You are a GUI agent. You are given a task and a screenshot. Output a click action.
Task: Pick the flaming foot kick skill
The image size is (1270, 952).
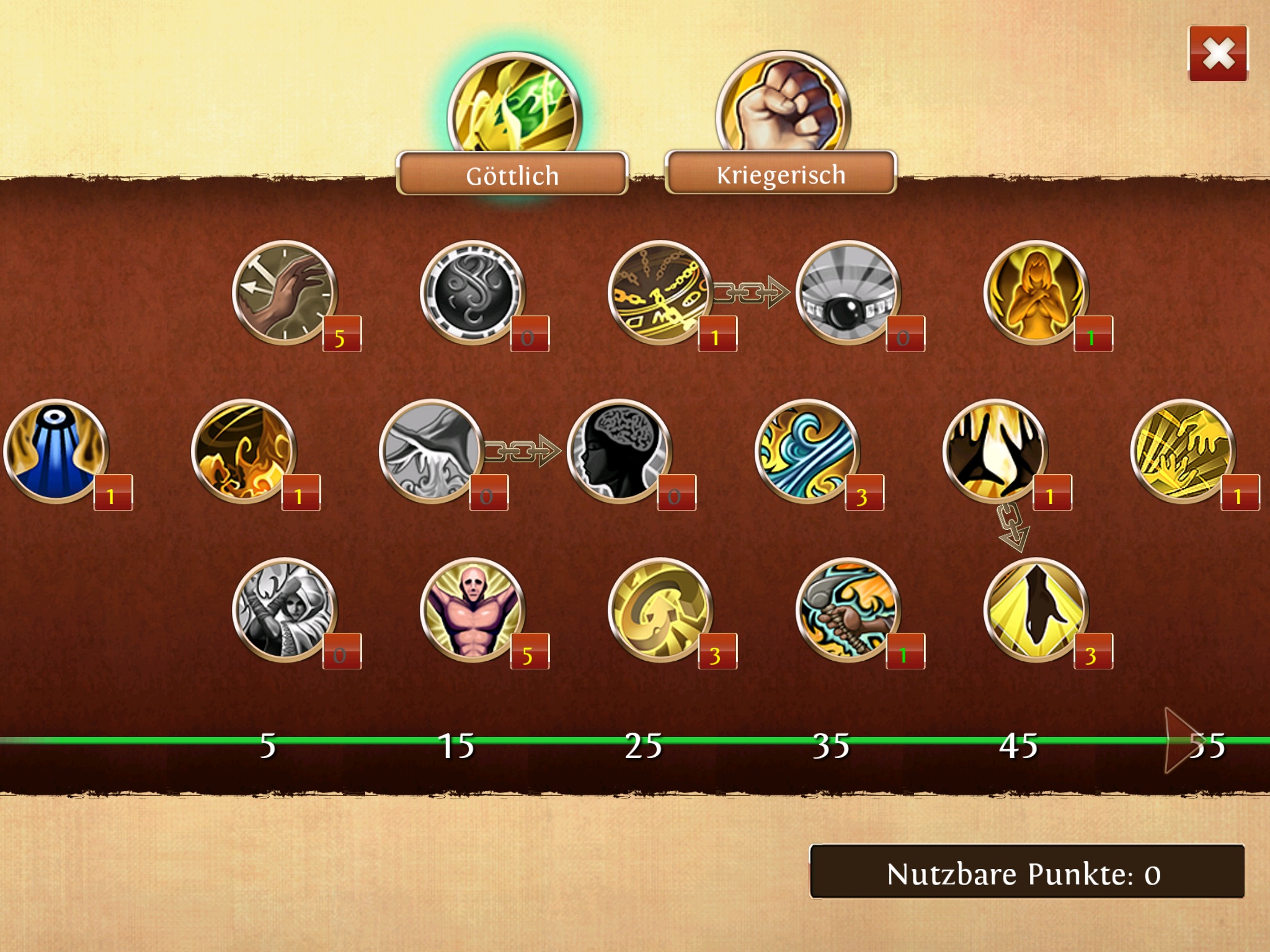tap(848, 610)
